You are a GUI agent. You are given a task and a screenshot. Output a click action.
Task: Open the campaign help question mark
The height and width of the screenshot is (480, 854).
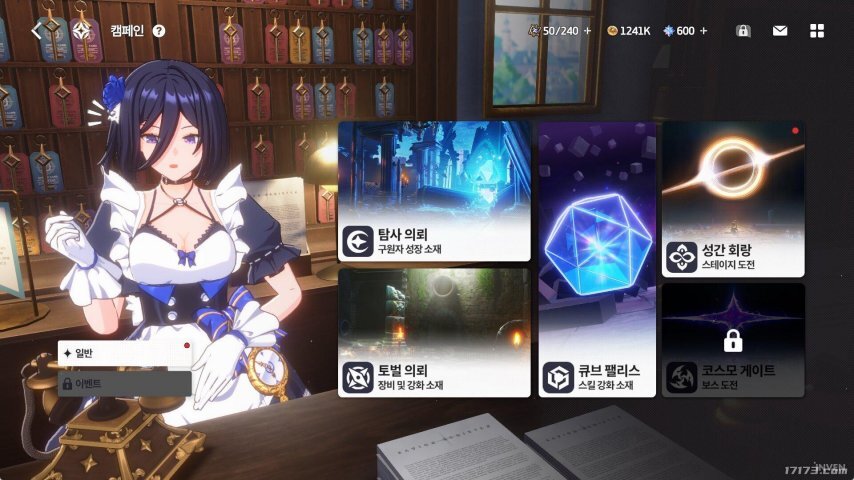pos(159,31)
